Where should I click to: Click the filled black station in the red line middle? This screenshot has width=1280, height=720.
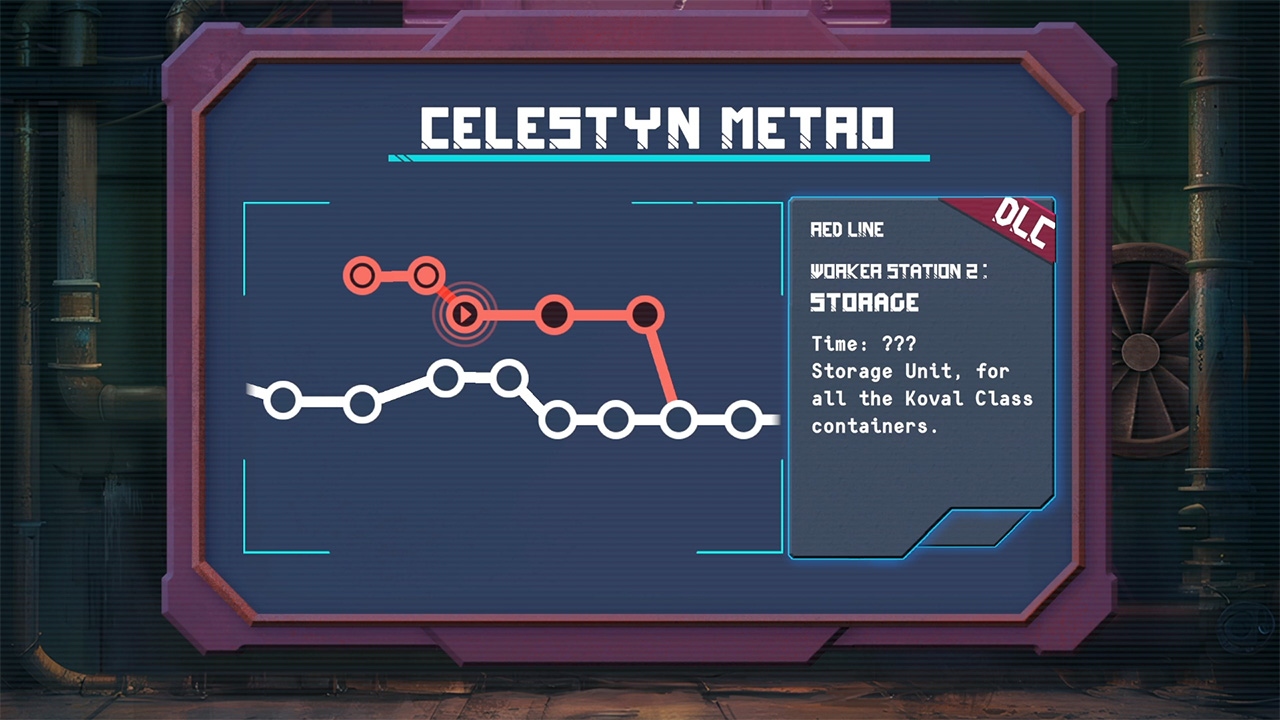point(557,312)
